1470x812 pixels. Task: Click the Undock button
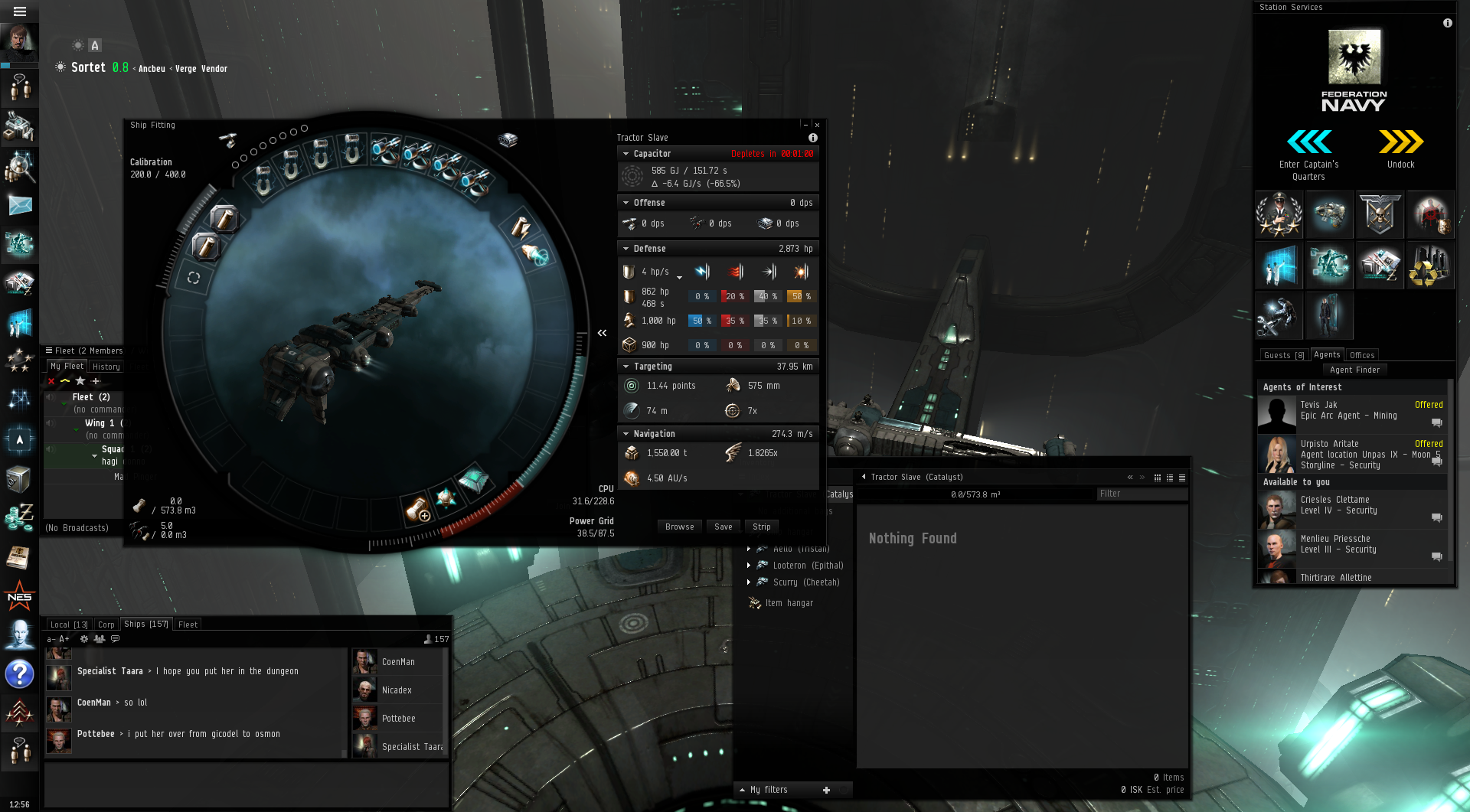click(1400, 148)
